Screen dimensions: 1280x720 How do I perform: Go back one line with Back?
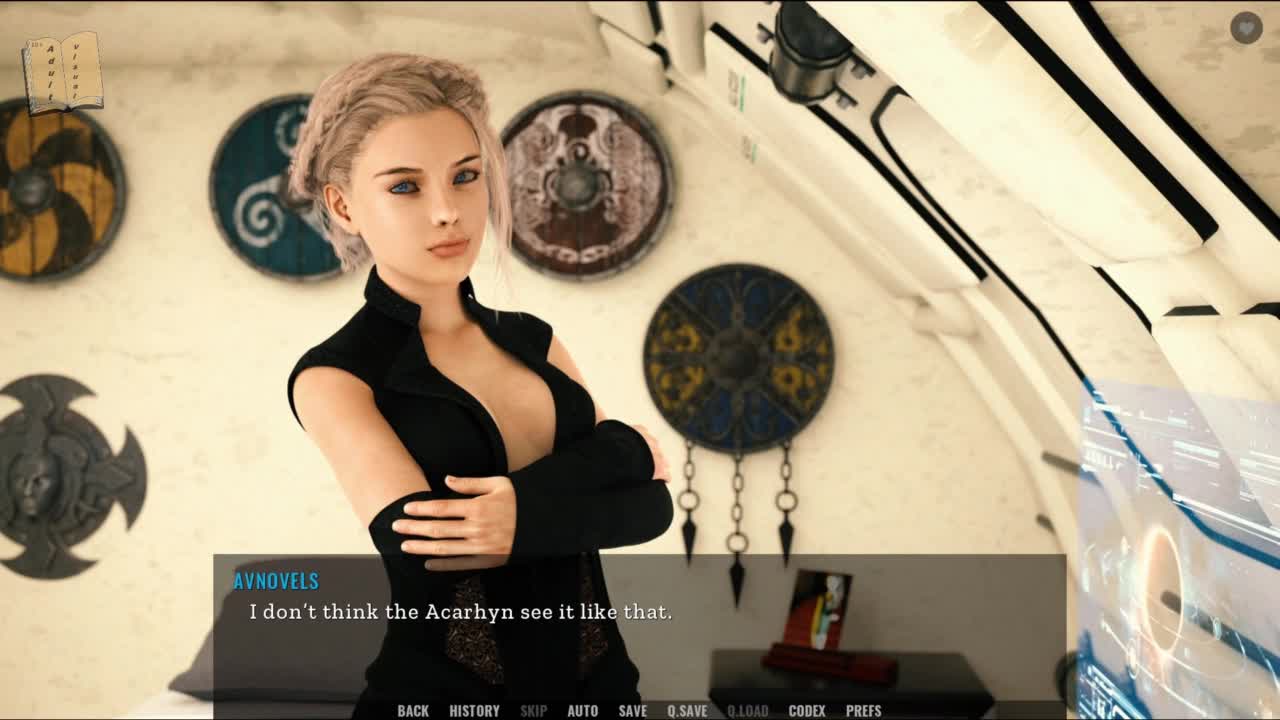[413, 710]
